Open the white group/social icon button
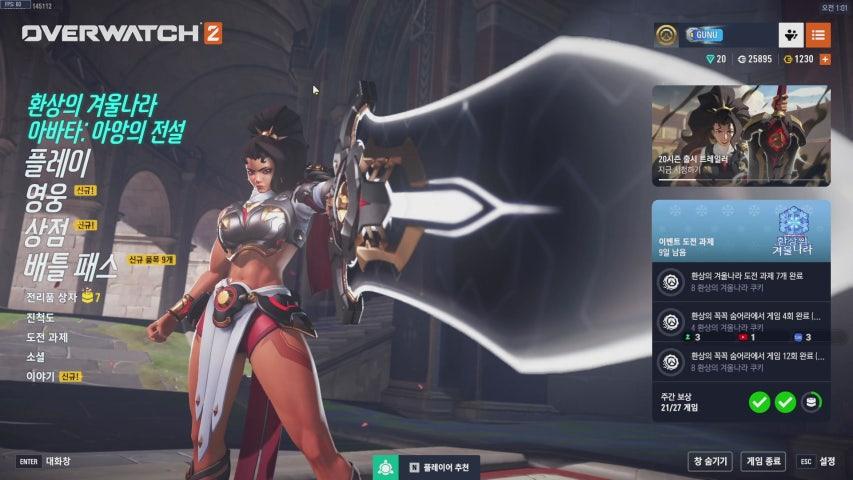The width and height of the screenshot is (853, 480). click(x=791, y=35)
